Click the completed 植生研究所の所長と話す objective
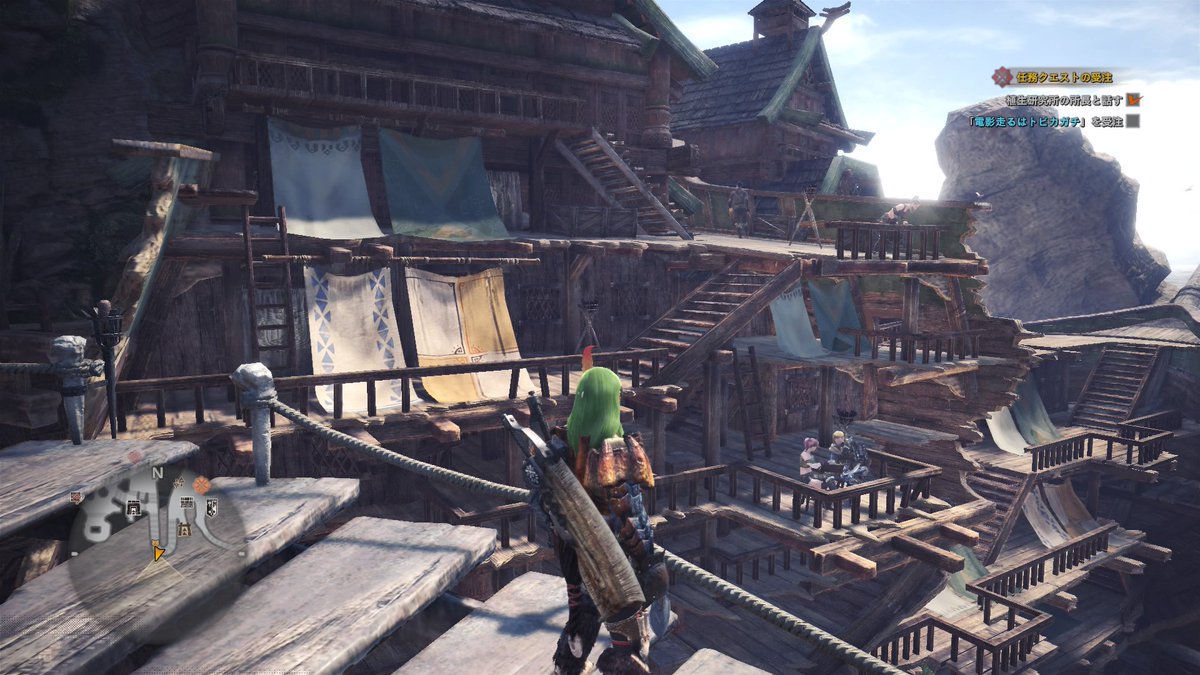This screenshot has width=1200, height=675. pos(1064,100)
